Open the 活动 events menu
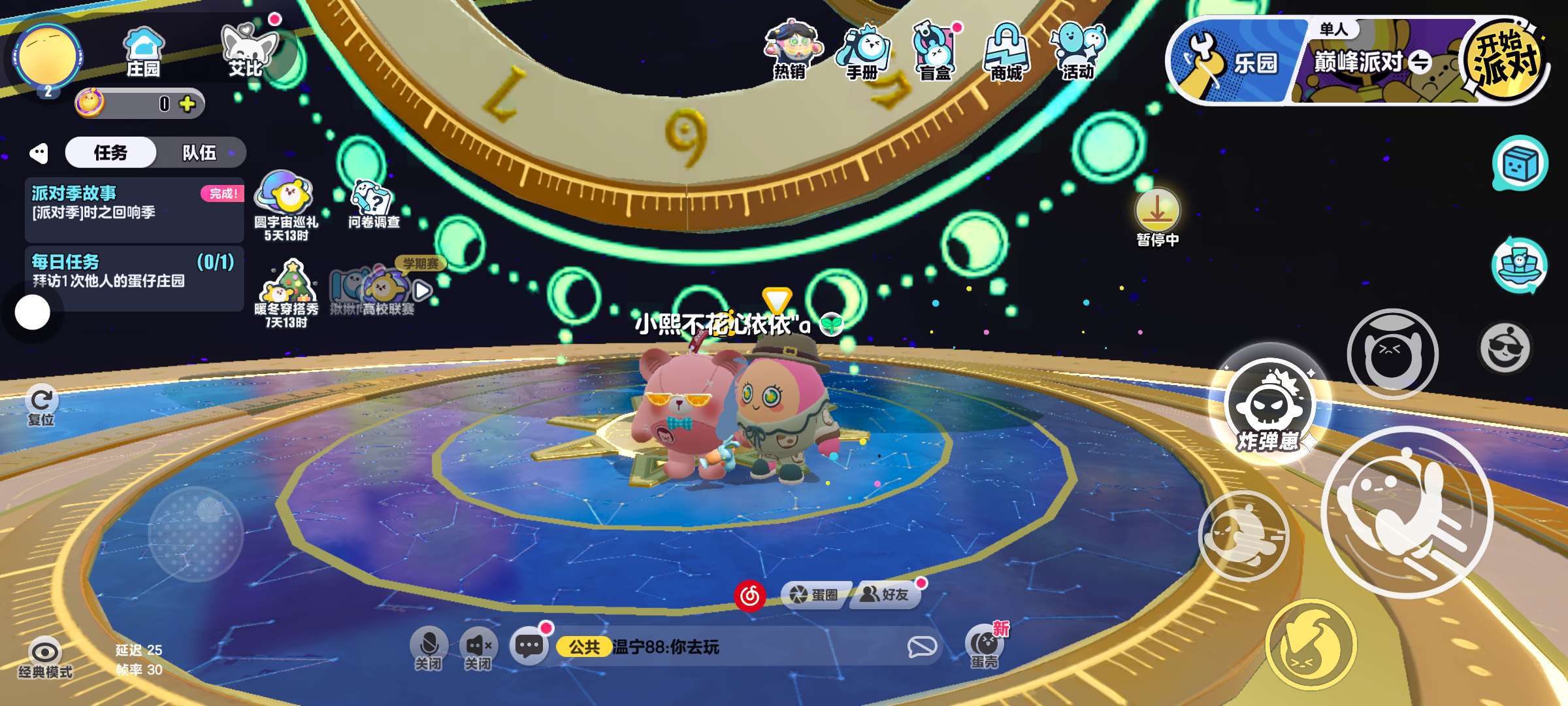Image resolution: width=1568 pixels, height=706 pixels. (x=1078, y=52)
